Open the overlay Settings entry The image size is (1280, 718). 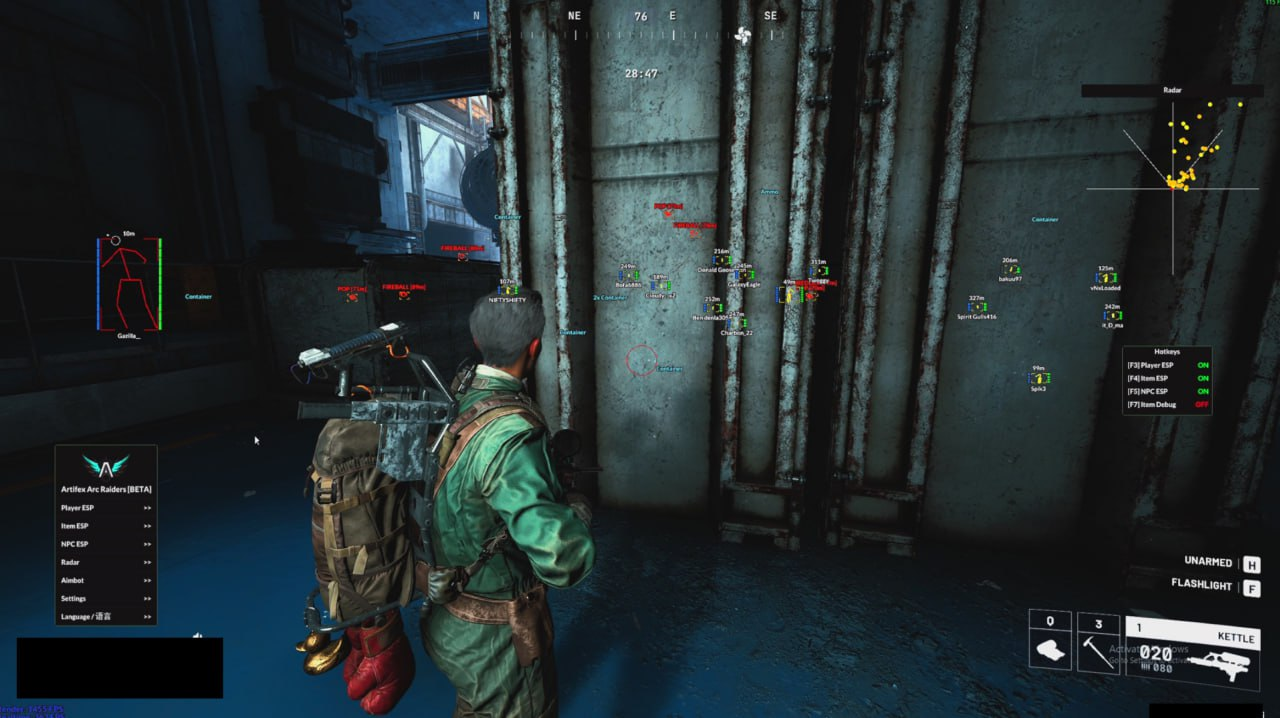coord(105,598)
